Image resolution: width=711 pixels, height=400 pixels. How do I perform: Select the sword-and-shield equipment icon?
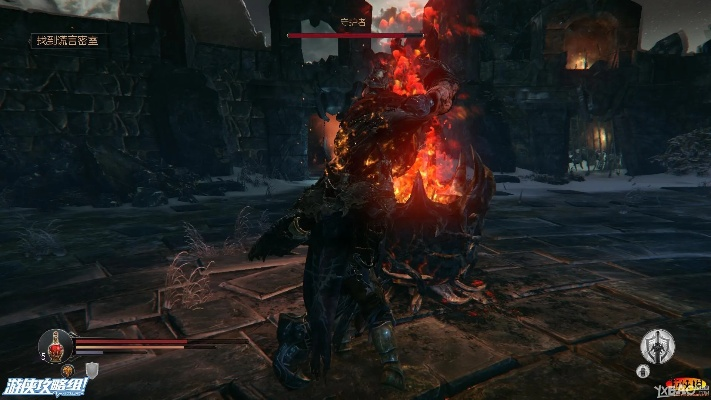(x=658, y=346)
